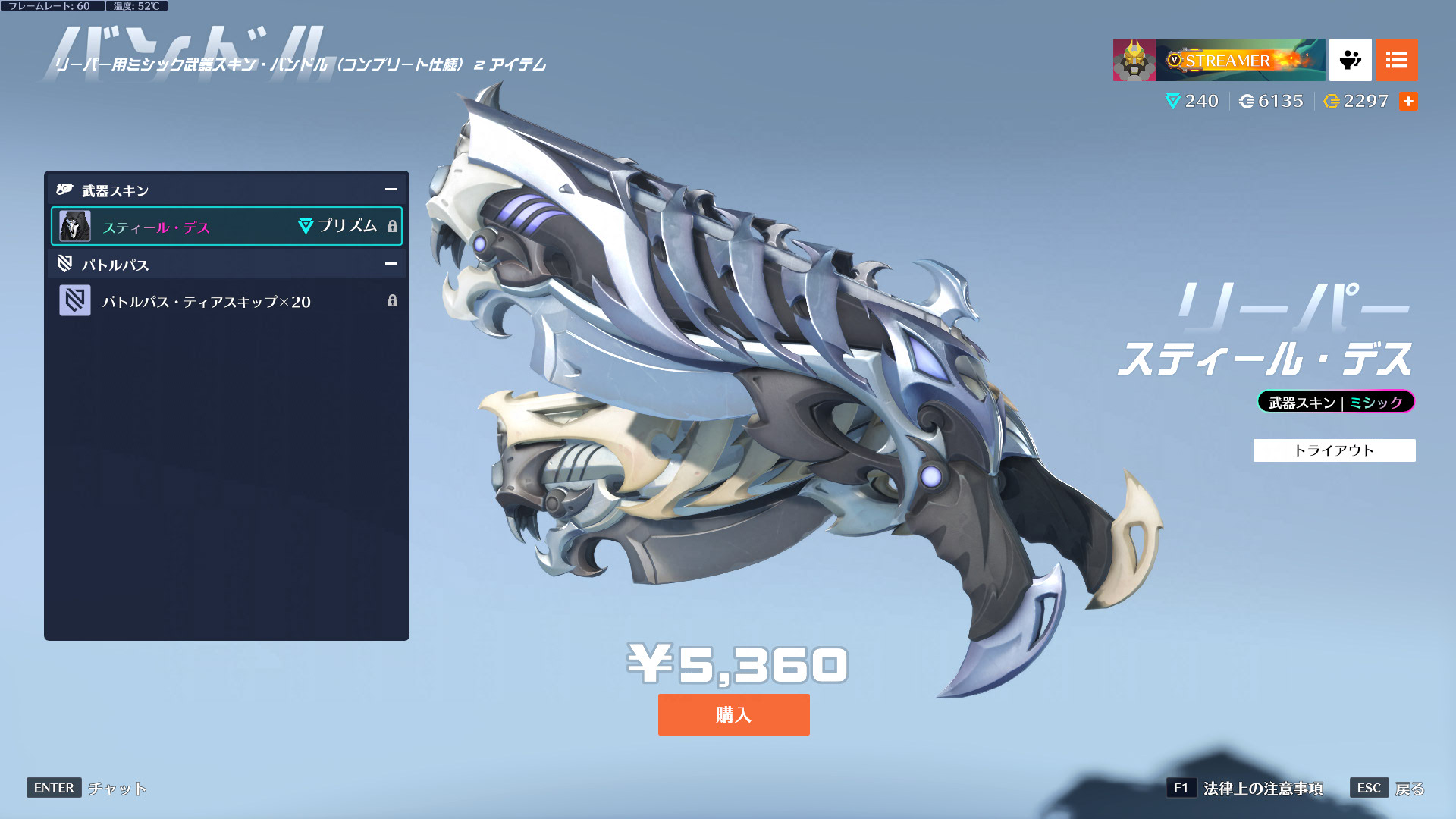
Task: Click the orange 購入 purchase button
Action: click(x=733, y=714)
